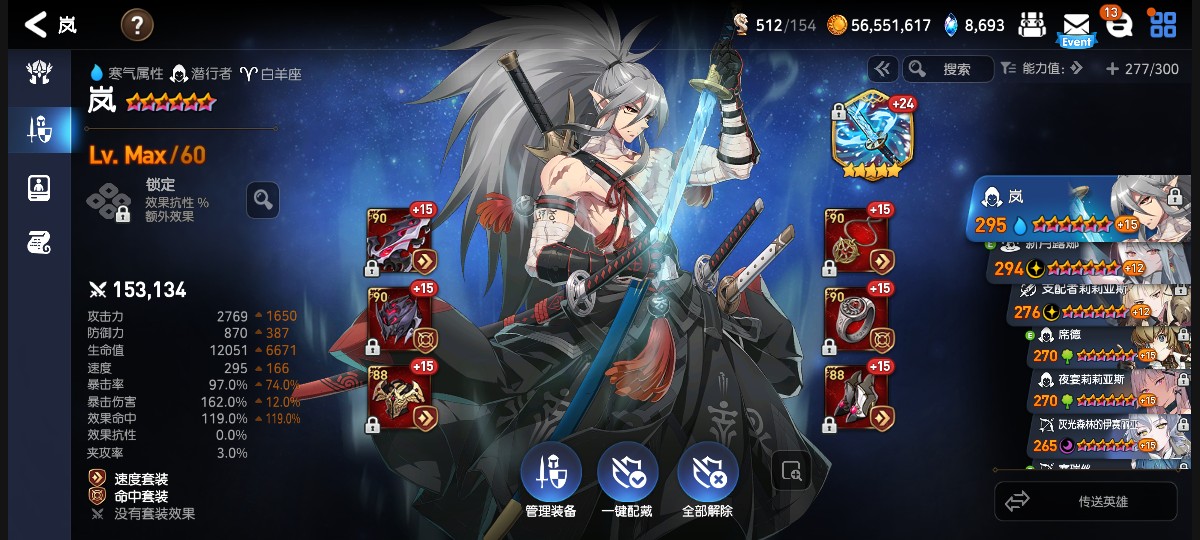Click the magnifier beside 锁定 exclusive equipment
The height and width of the screenshot is (540, 1200).
pyautogui.click(x=263, y=200)
